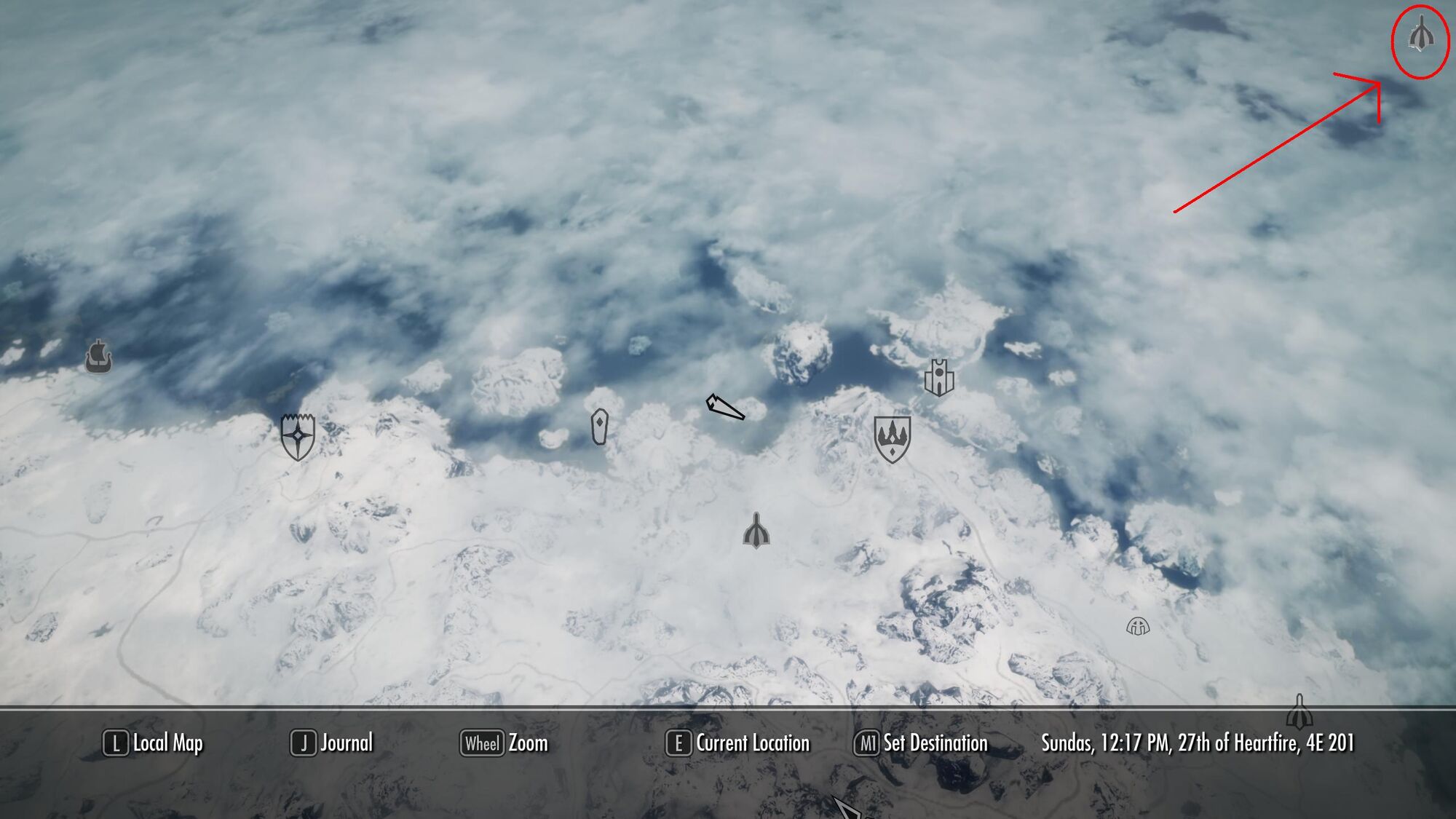1456x819 pixels.
Task: Click the small dome-shaped map marker
Action: (x=1138, y=625)
